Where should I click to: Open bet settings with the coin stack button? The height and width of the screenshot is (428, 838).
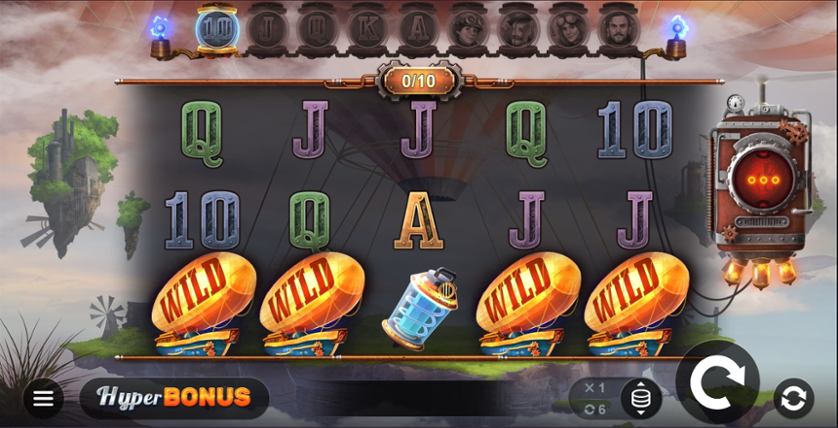pos(640,398)
